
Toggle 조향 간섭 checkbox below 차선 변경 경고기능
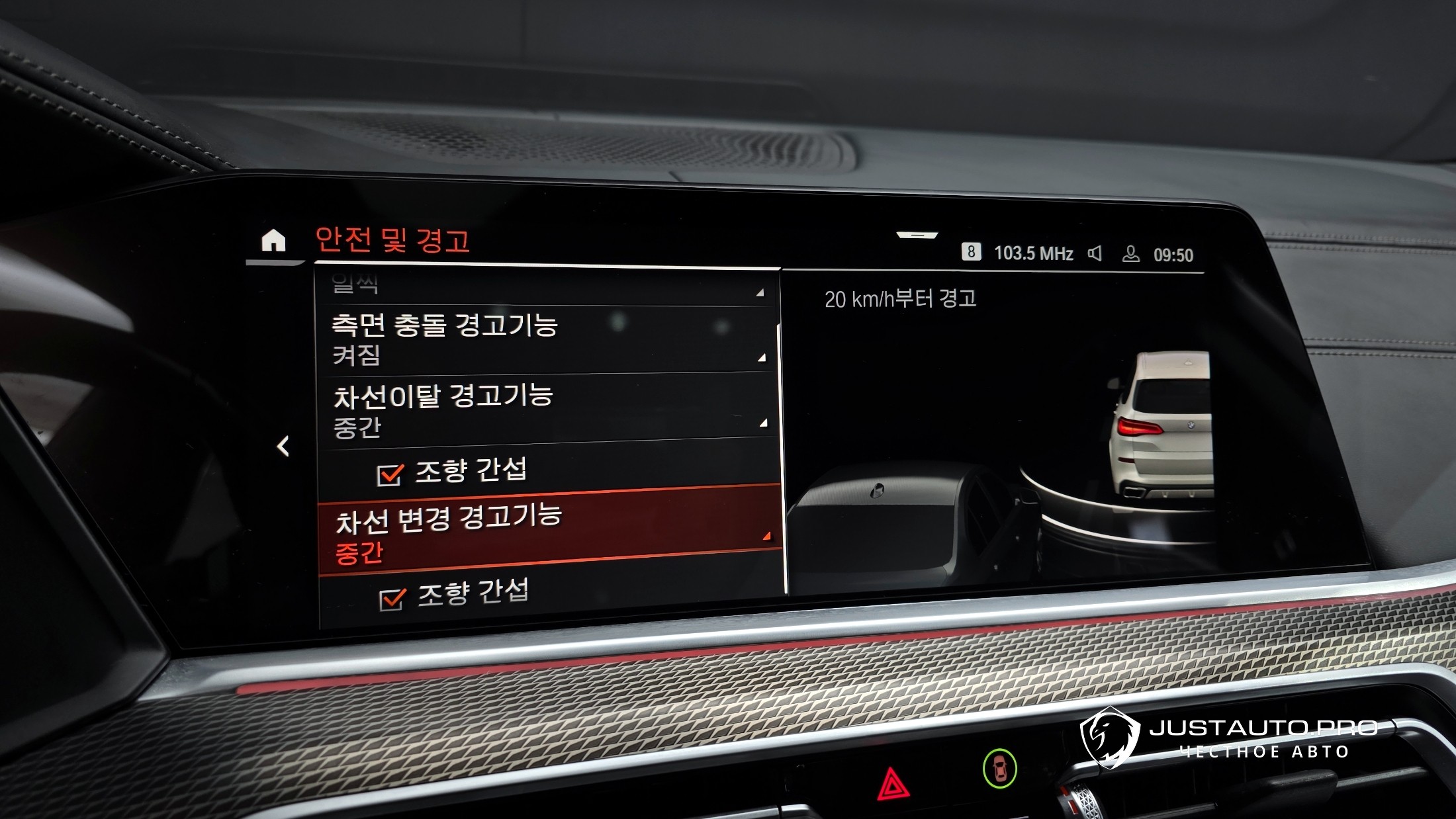[392, 599]
